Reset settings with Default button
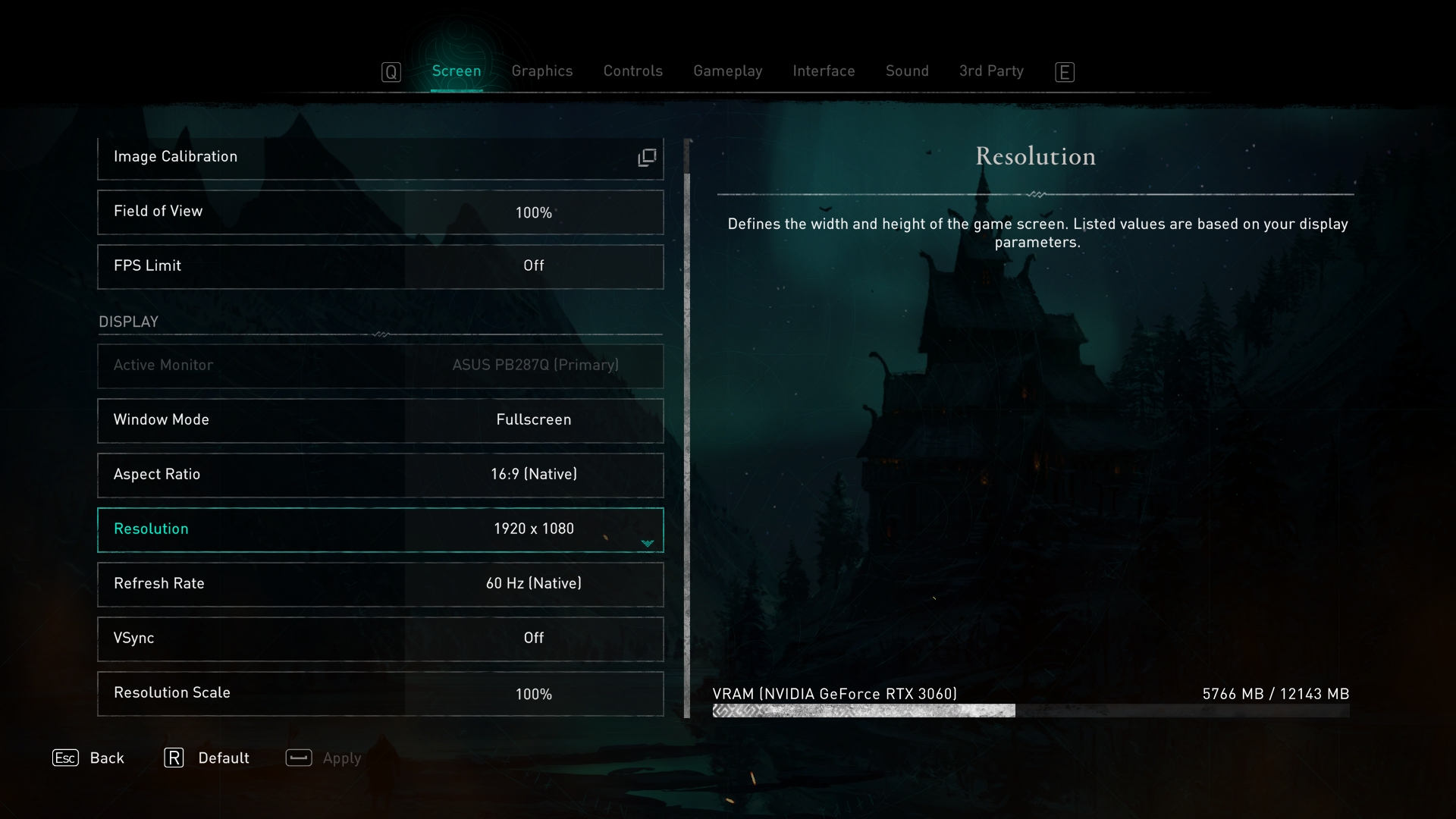 pos(207,758)
